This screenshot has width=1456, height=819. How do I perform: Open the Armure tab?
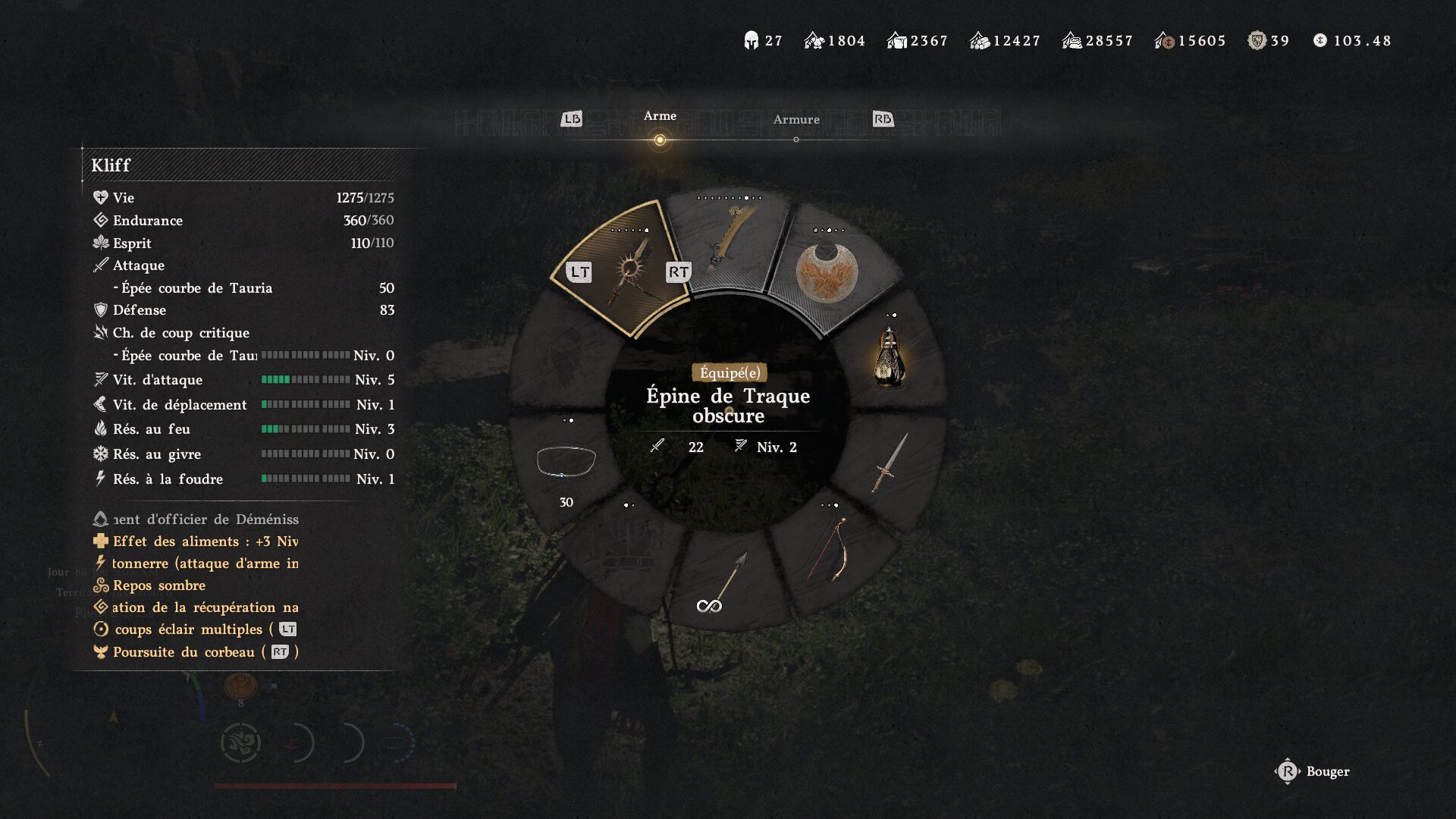795,120
